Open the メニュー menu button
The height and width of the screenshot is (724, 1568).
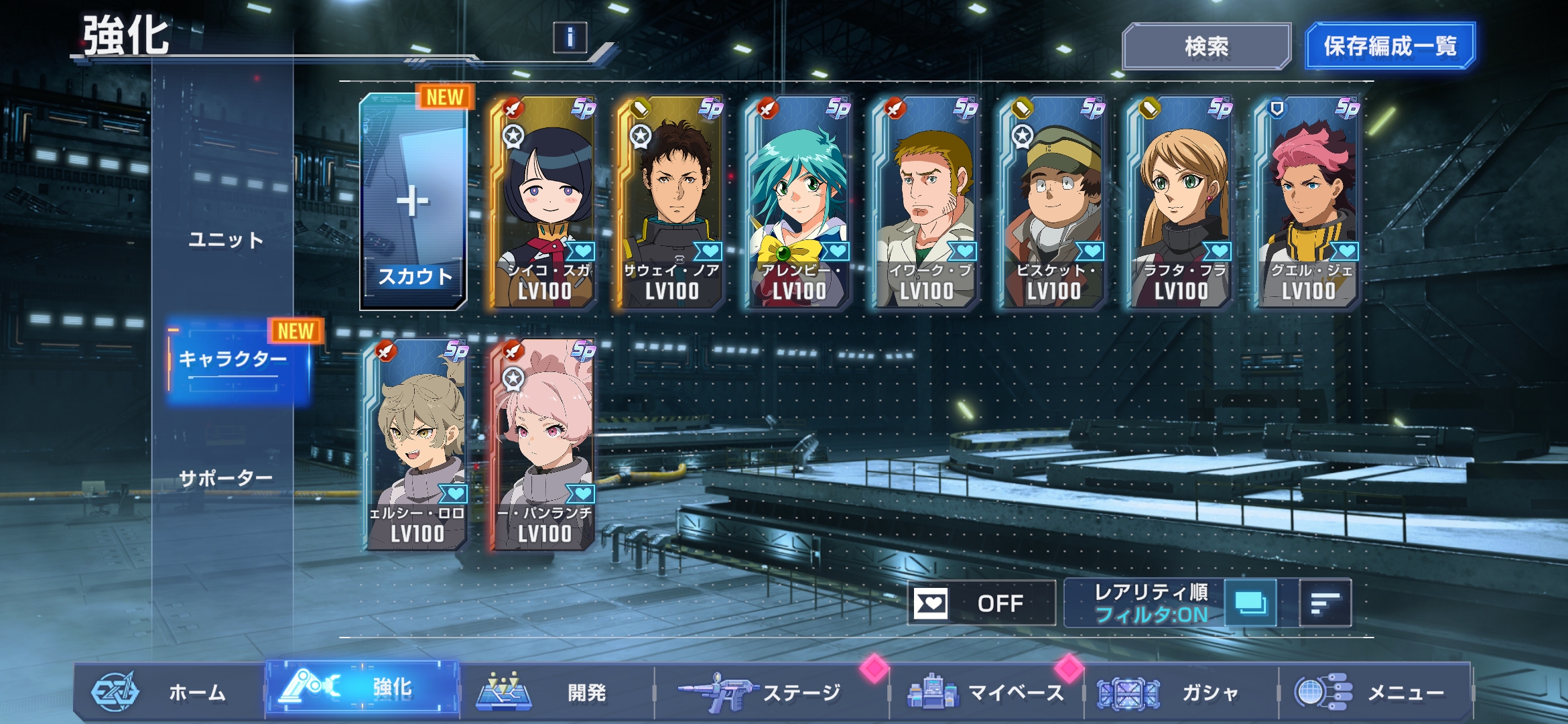1374,692
